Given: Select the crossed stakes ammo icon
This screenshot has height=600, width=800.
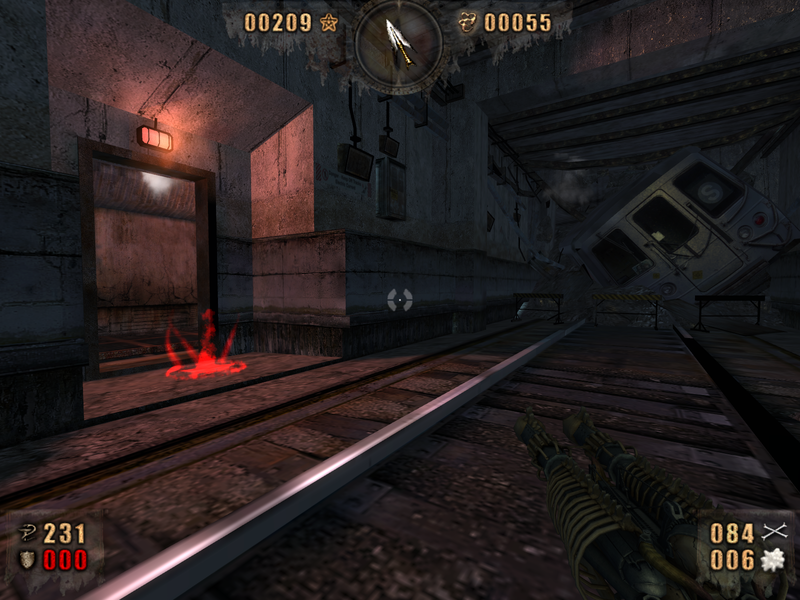Looking at the screenshot, I should 774,533.
